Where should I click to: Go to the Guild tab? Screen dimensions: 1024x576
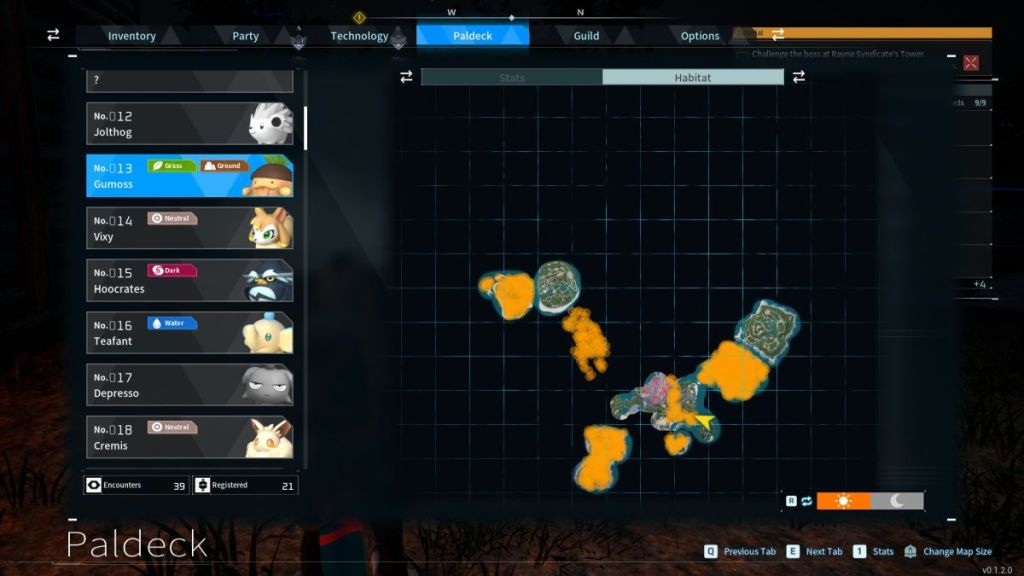pos(586,36)
